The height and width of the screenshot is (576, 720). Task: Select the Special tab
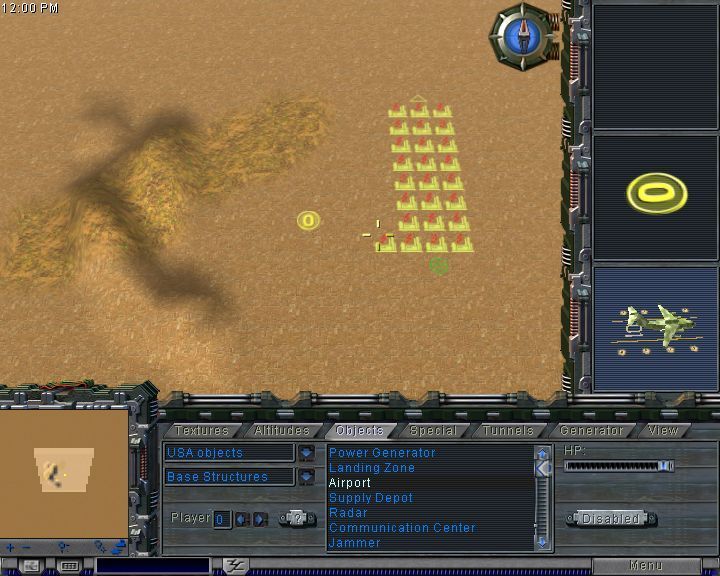[433, 431]
